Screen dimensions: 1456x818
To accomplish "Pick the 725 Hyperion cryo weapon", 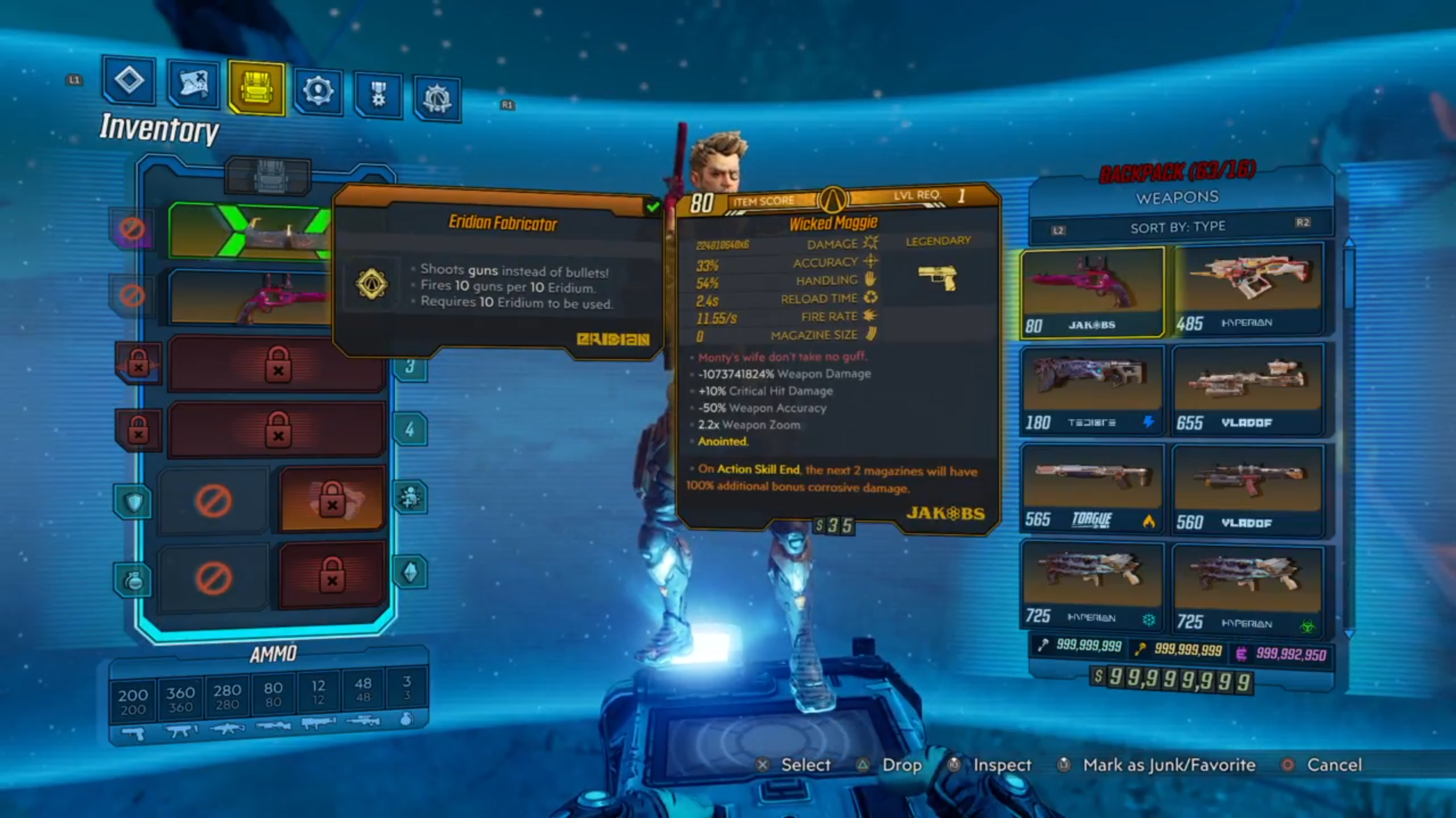I will click(1091, 586).
